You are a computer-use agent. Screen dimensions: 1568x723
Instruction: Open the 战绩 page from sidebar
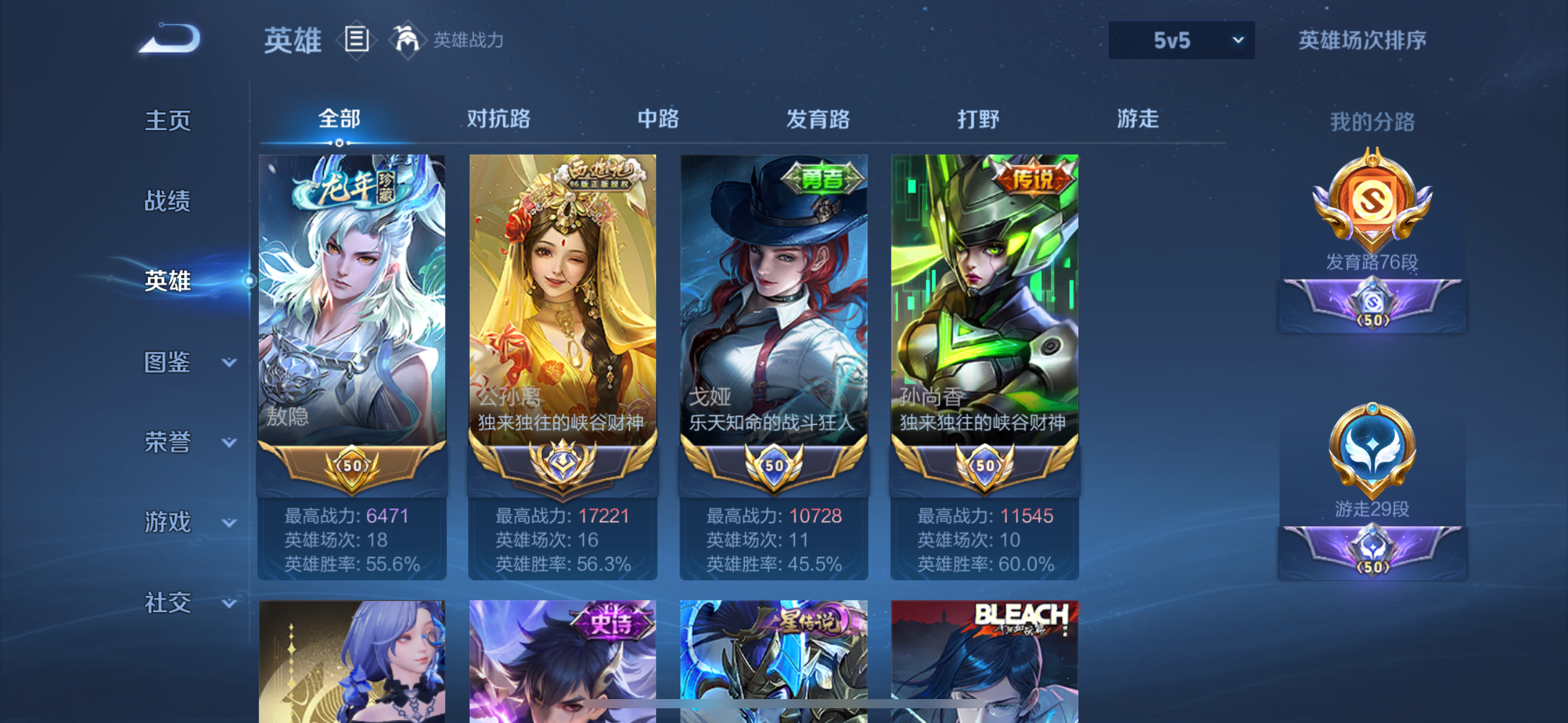pyautogui.click(x=169, y=201)
